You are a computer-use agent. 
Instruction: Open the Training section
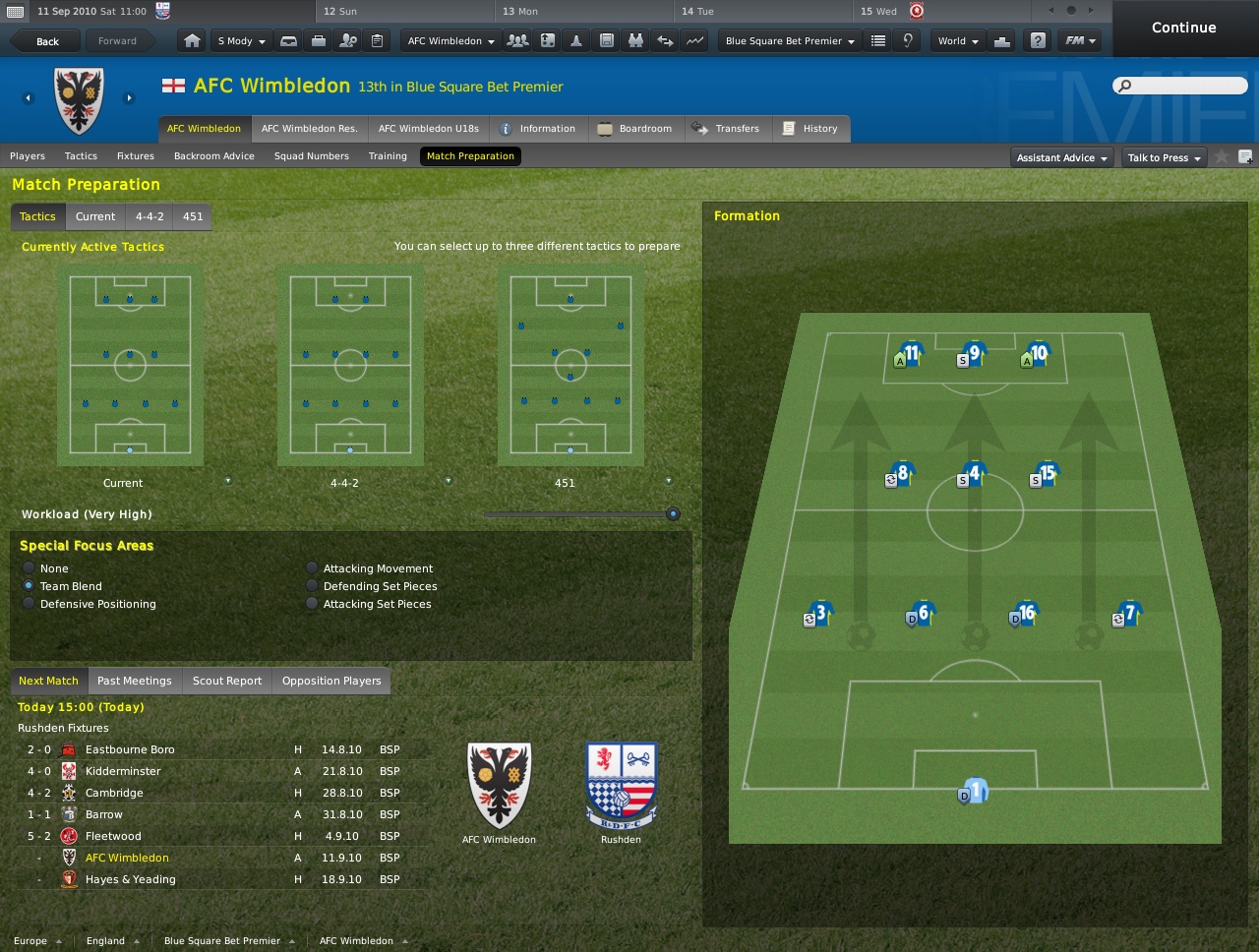click(x=388, y=155)
